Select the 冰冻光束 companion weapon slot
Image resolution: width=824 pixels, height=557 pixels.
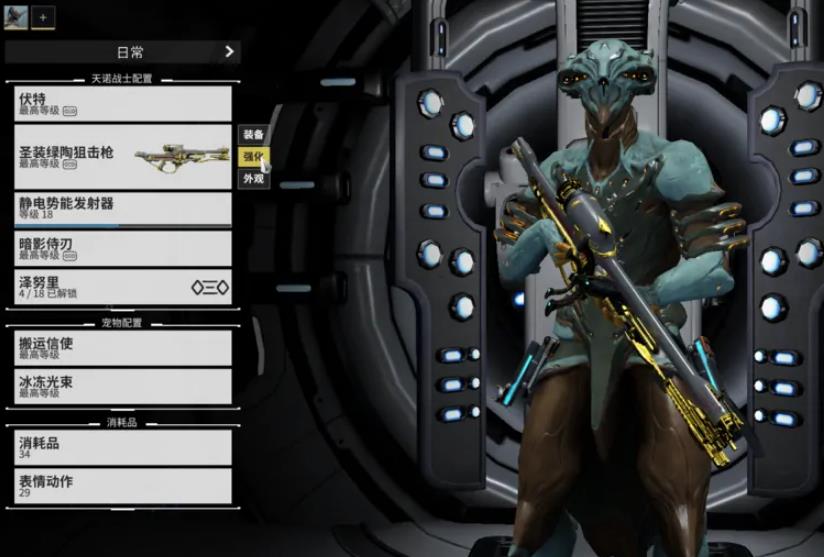tap(119, 386)
